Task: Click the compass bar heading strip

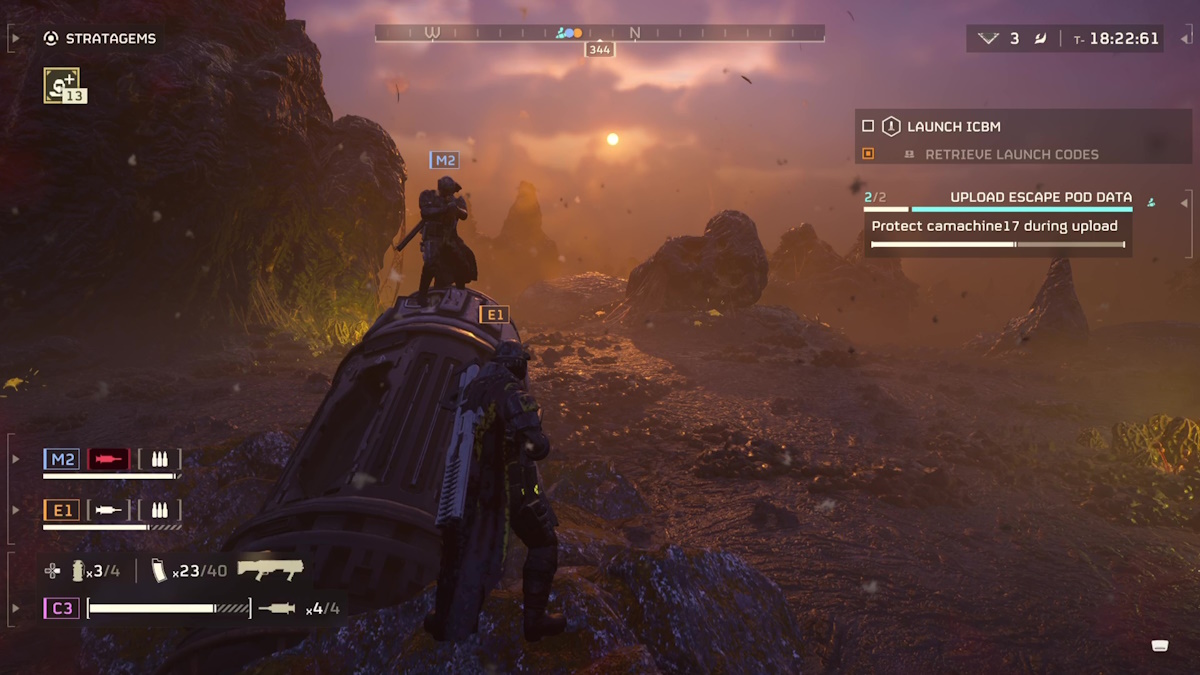Action: 599,33
